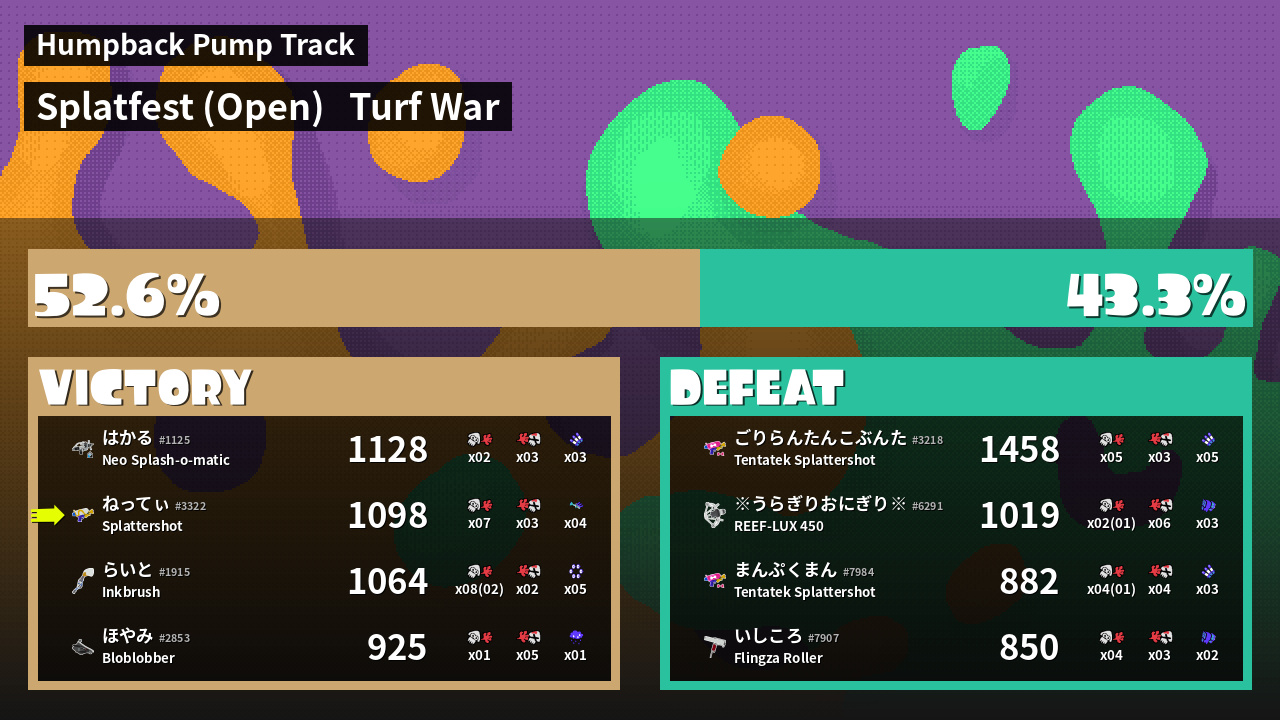Screen dimensions: 1280x720
Task: Choose the ねってぃ Splattershot player row
Action: 324,515
